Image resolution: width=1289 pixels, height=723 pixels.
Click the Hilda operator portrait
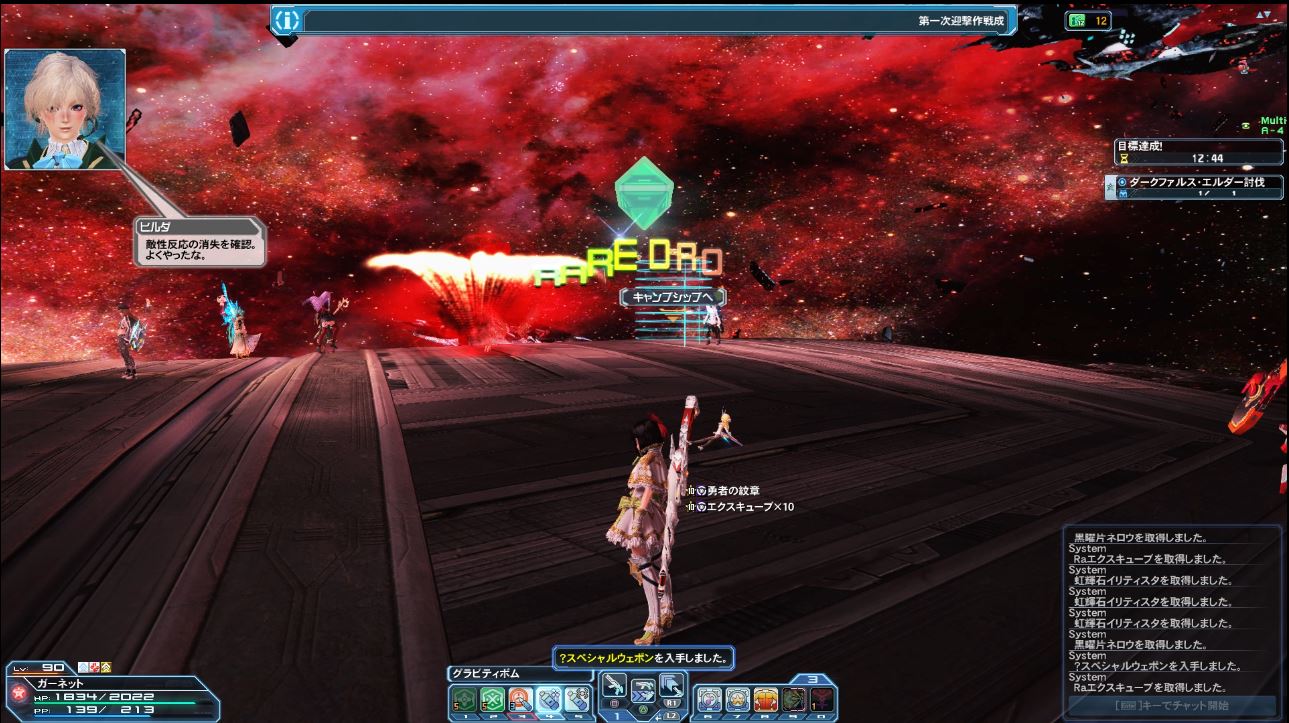point(65,109)
